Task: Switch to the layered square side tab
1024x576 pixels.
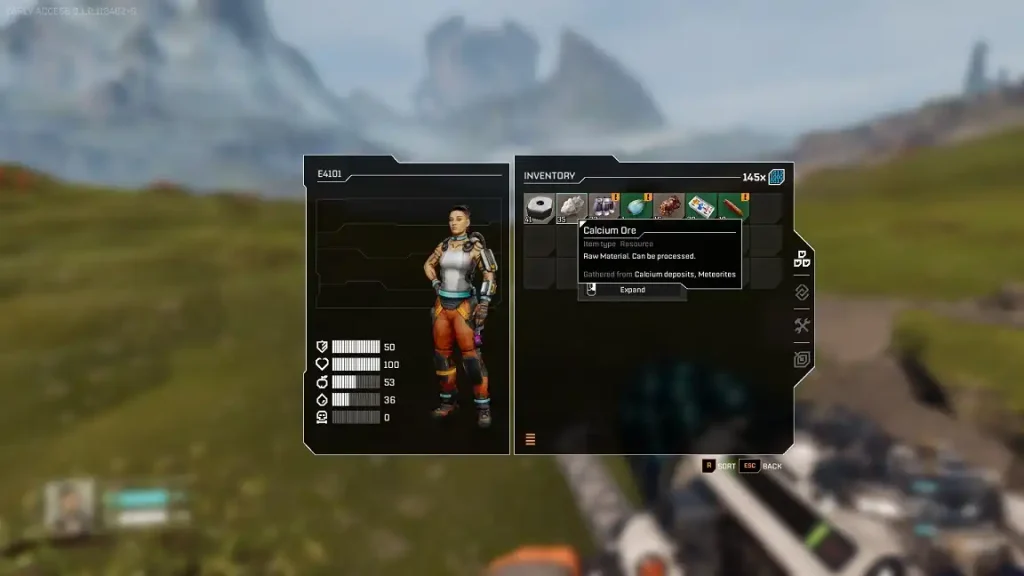Action: pos(801,359)
